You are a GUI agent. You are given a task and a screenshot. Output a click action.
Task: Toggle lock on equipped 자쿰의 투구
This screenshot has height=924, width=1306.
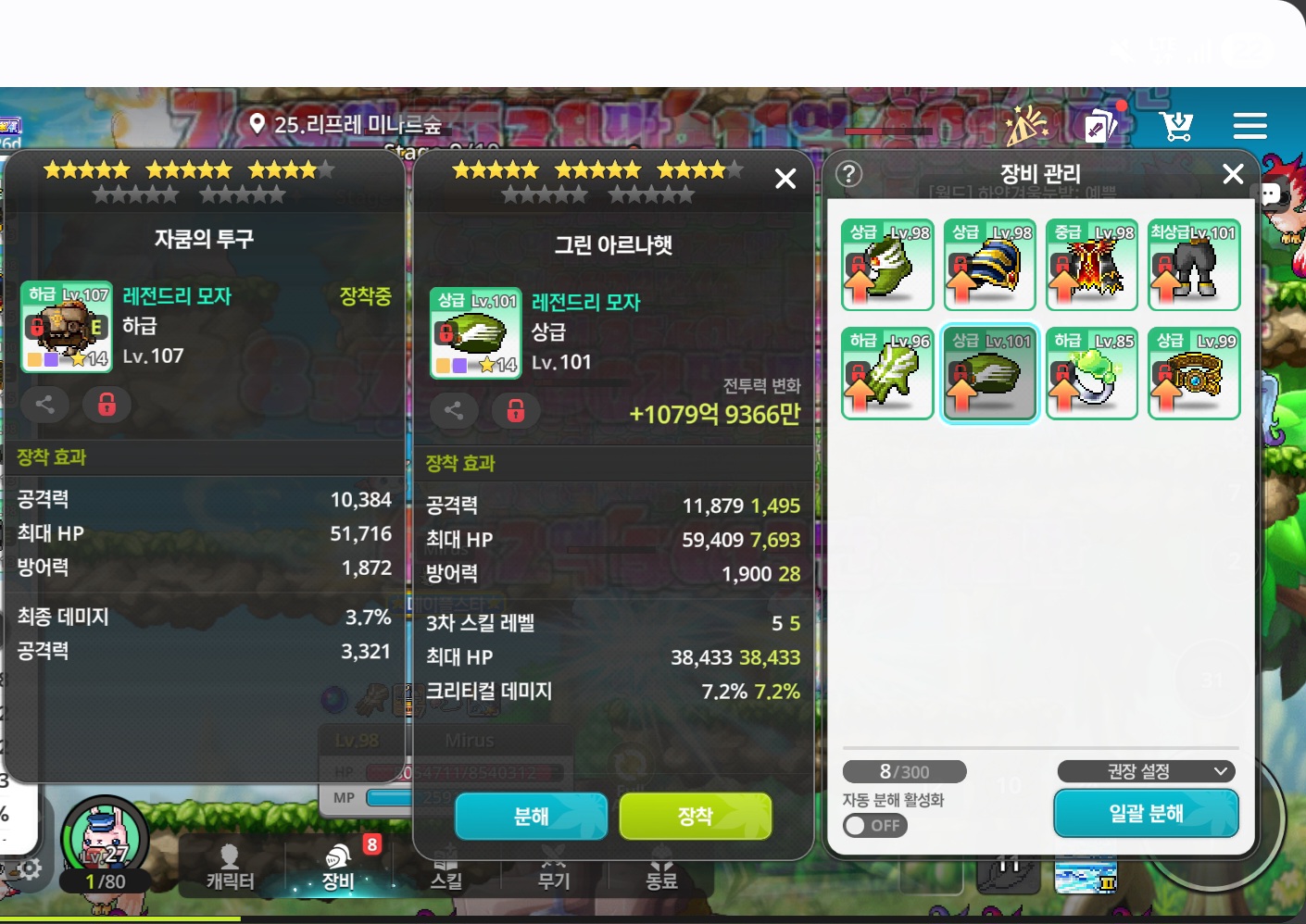[107, 405]
